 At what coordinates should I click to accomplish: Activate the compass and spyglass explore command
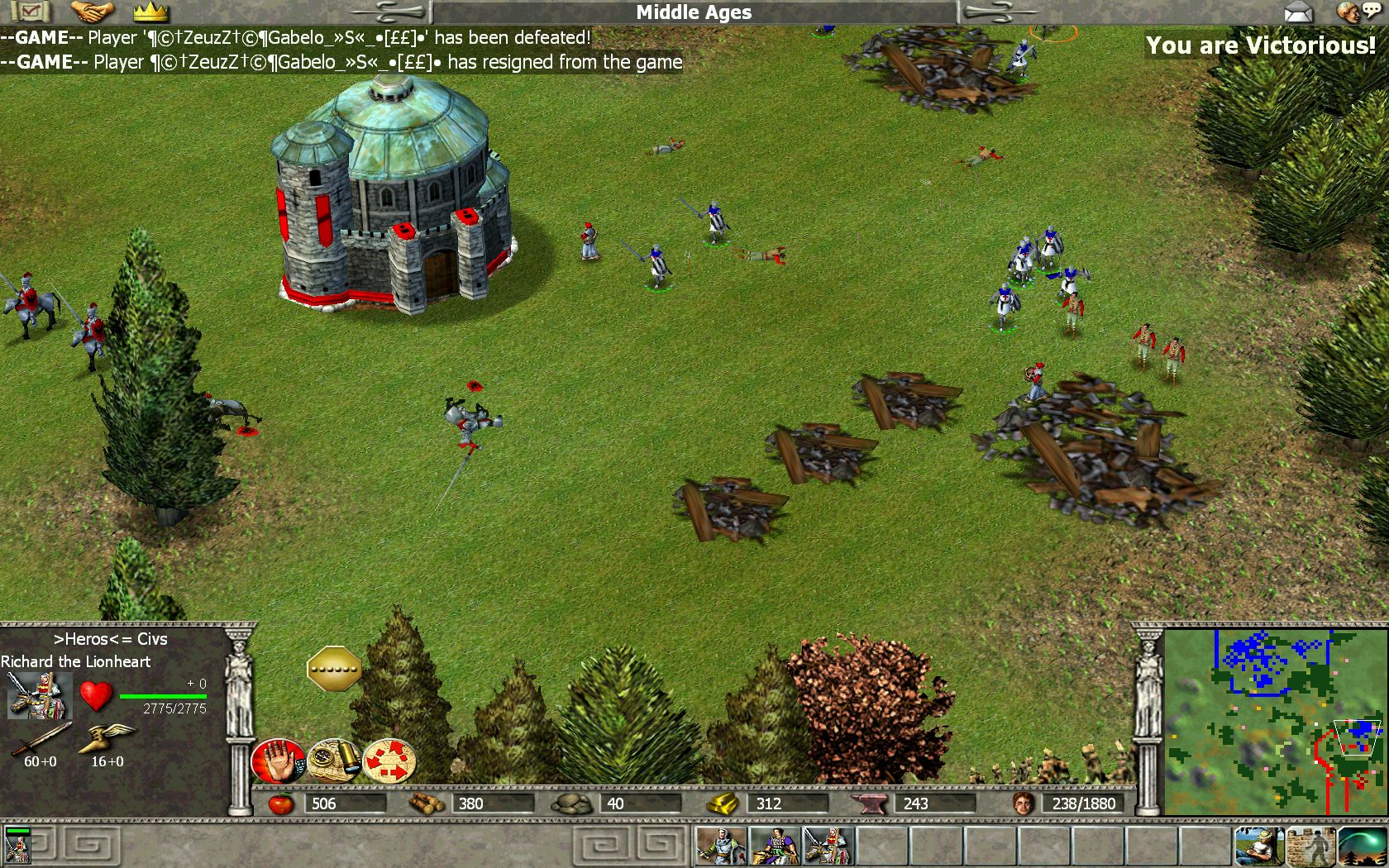[334, 761]
